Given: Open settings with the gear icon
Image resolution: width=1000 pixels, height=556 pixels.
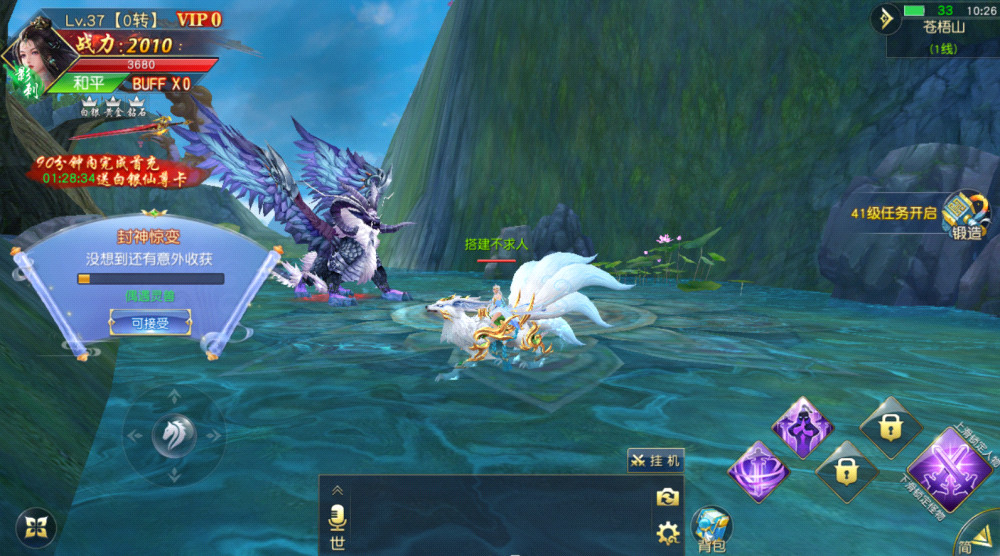Looking at the screenshot, I should (667, 532).
